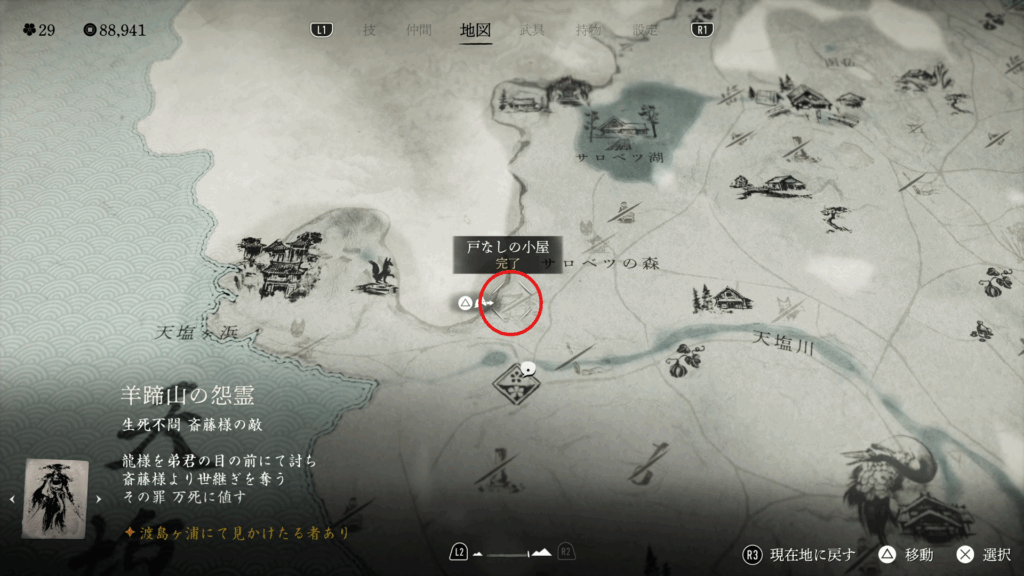Select the 地図 map tab
1024x576 pixels.
tap(475, 30)
